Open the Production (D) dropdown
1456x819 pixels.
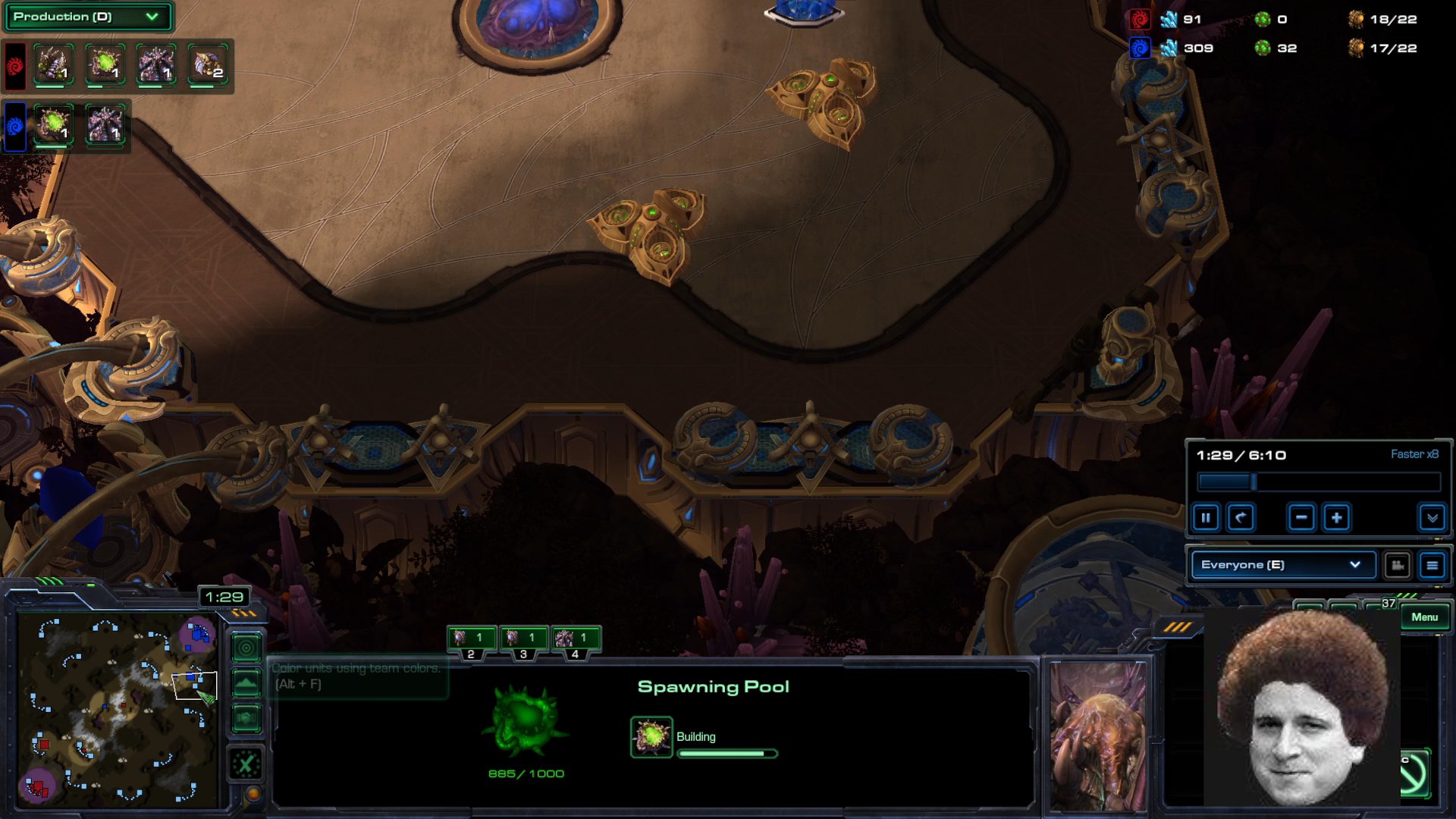point(87,17)
